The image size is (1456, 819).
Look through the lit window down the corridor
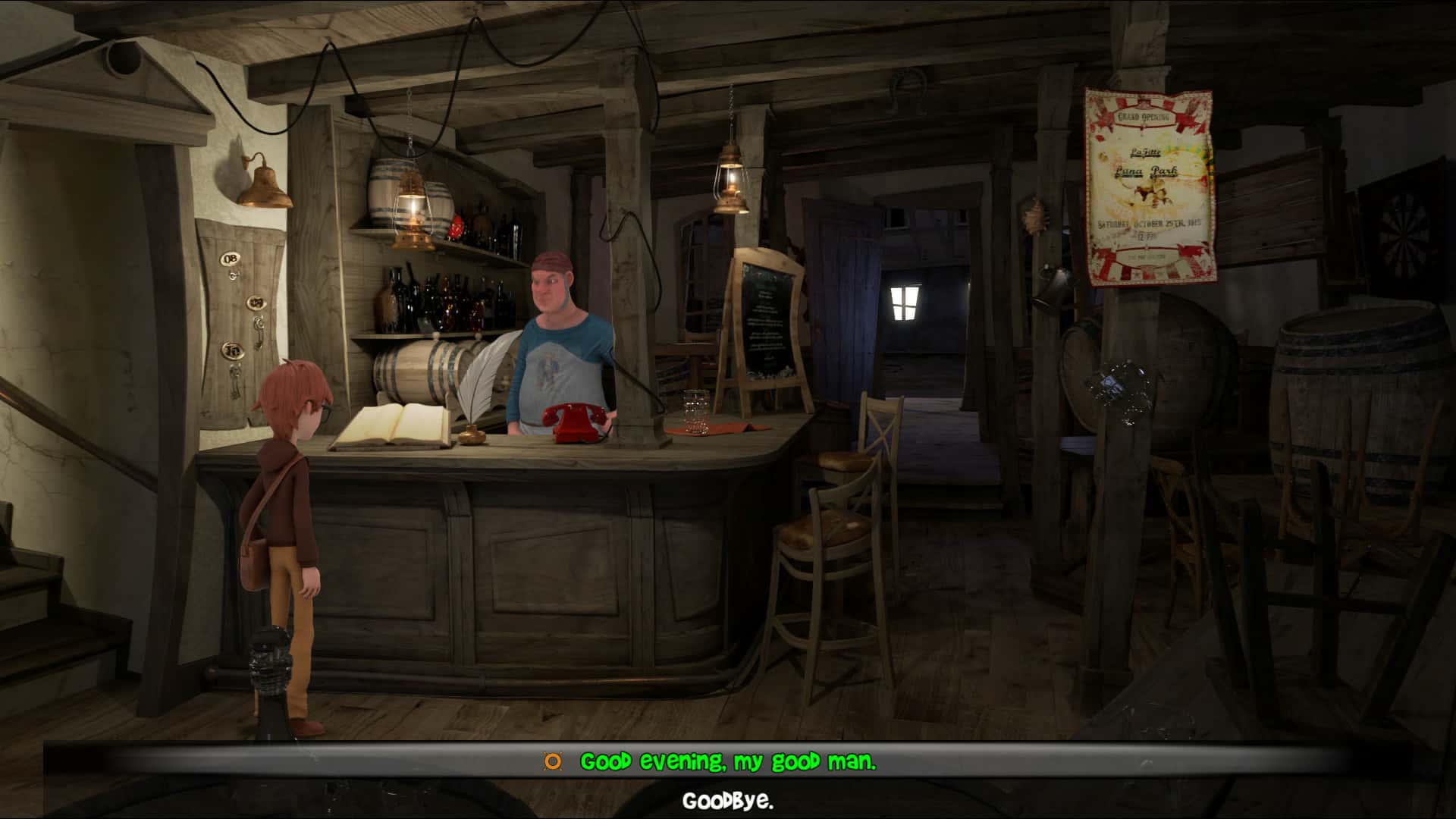point(905,301)
